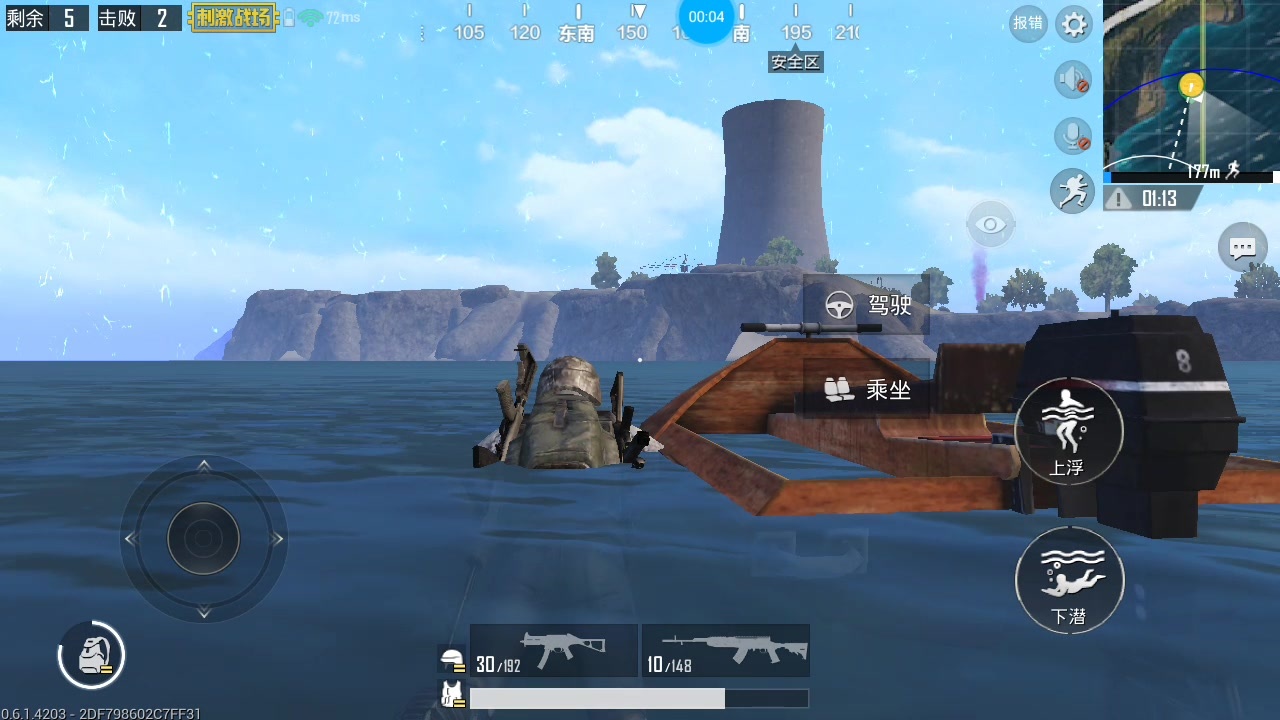Select the submachine gun weapon slot
This screenshot has height=720, width=1280.
tap(554, 651)
